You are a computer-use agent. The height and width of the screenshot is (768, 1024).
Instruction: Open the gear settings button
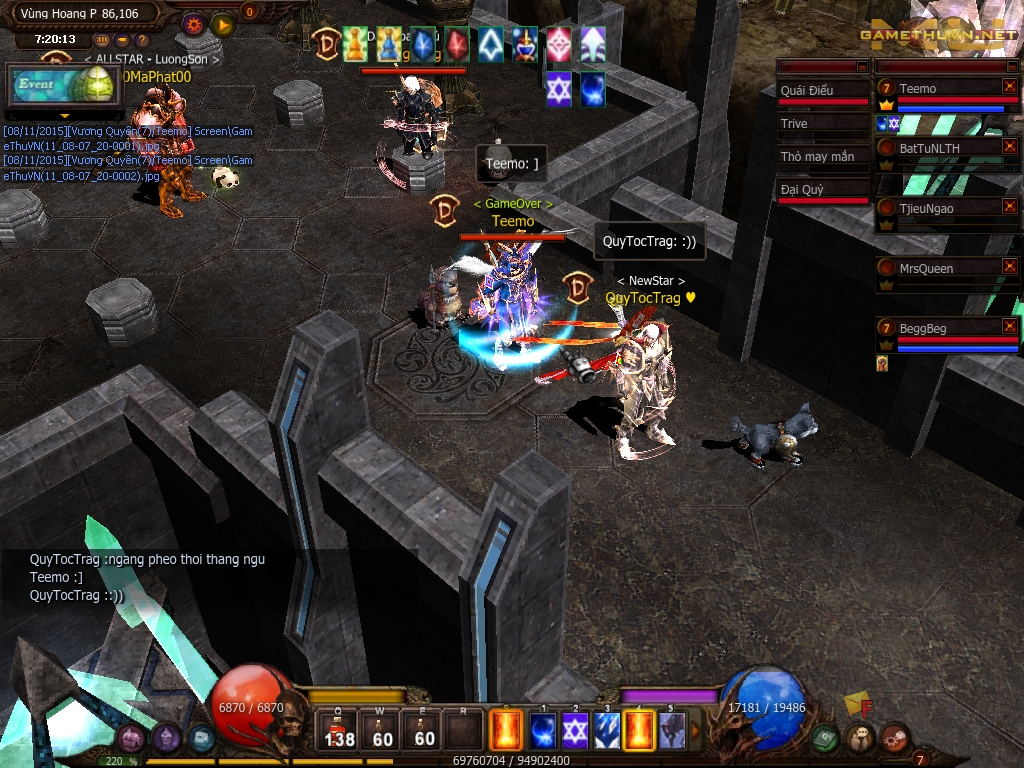193,22
